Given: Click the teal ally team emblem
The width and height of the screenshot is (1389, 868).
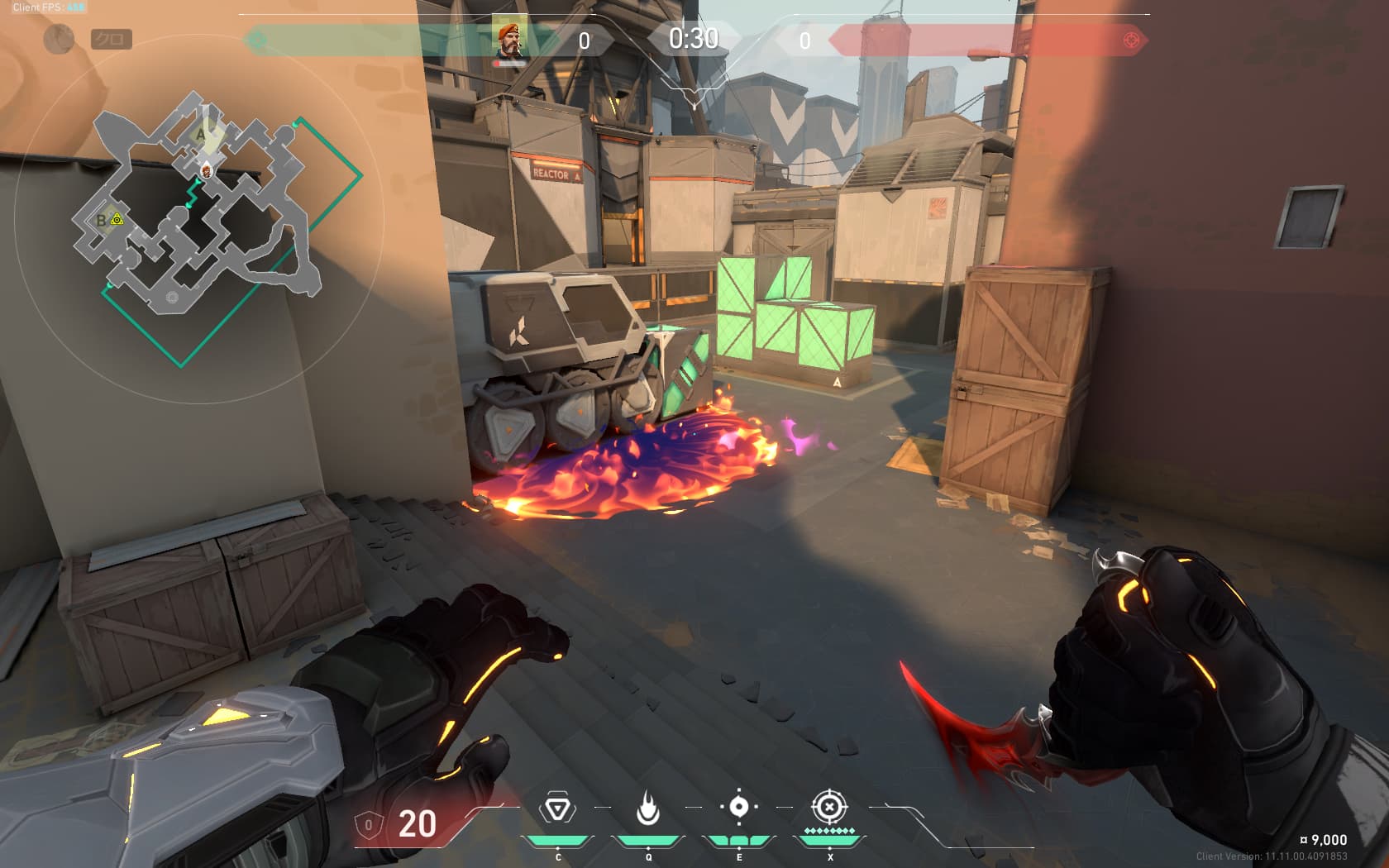Looking at the screenshot, I should pos(257,40).
